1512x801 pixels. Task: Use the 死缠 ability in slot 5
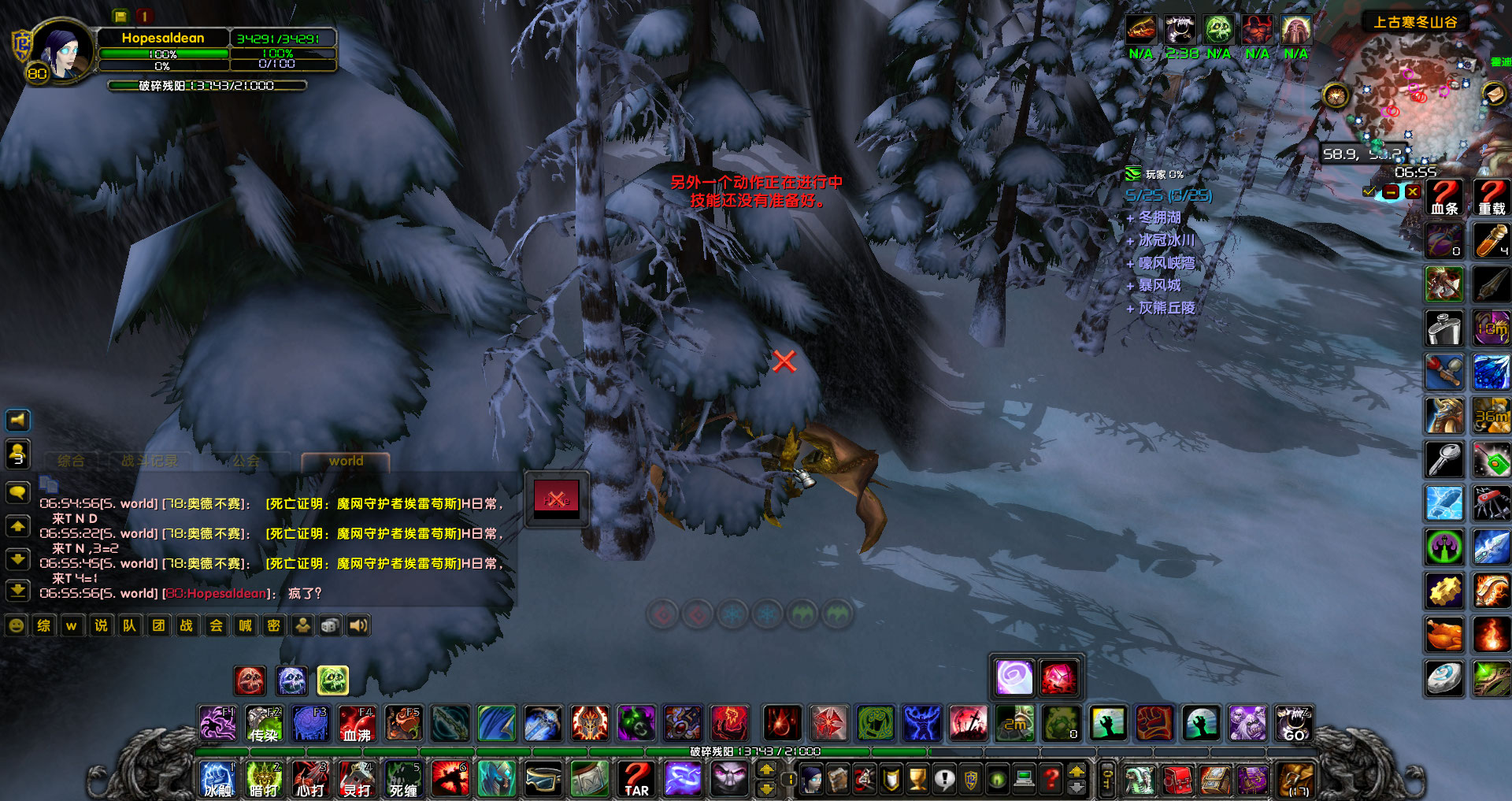(x=403, y=778)
